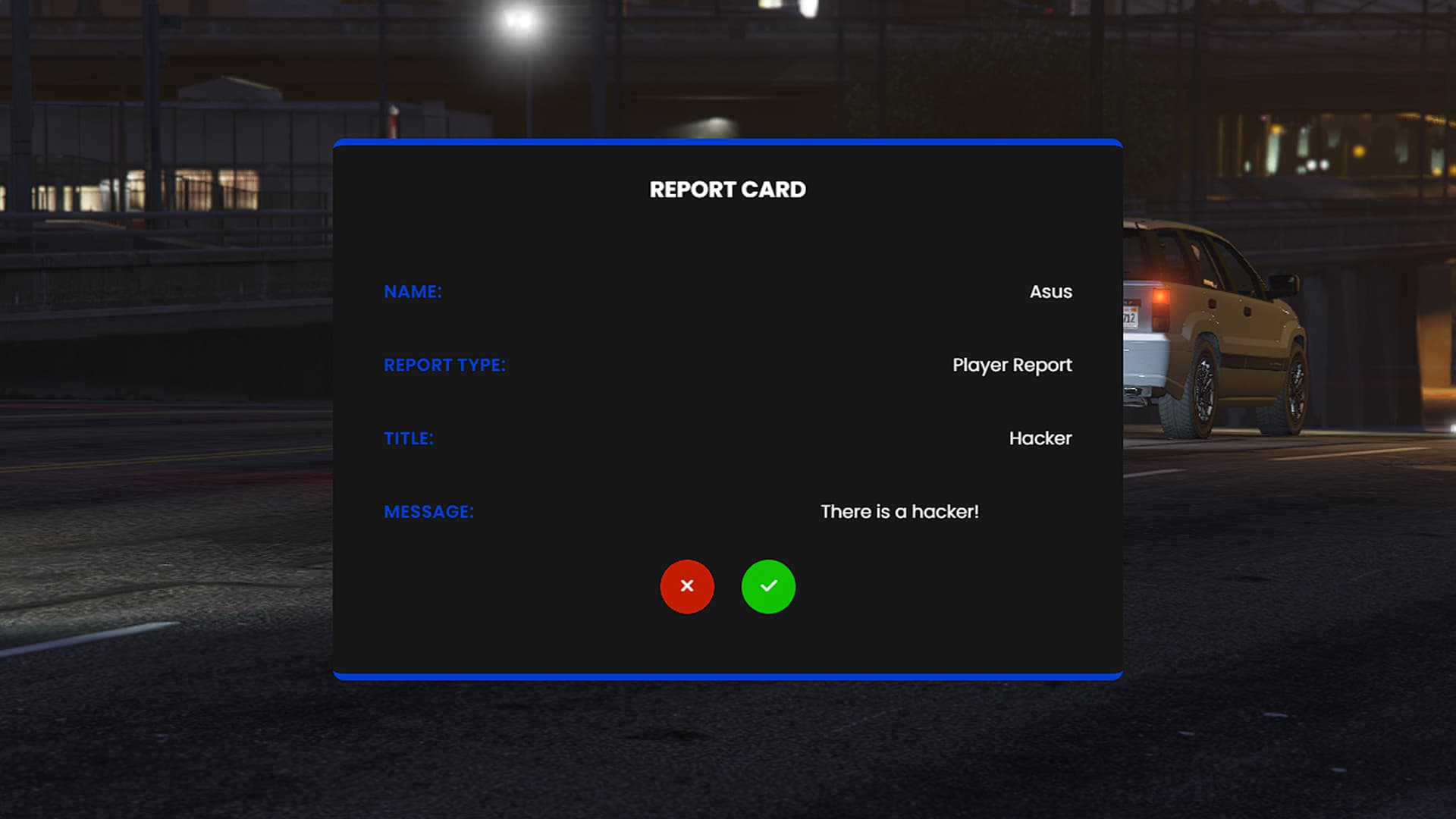The image size is (1456, 819).
Task: Click the Player Report type value
Action: (1012, 365)
